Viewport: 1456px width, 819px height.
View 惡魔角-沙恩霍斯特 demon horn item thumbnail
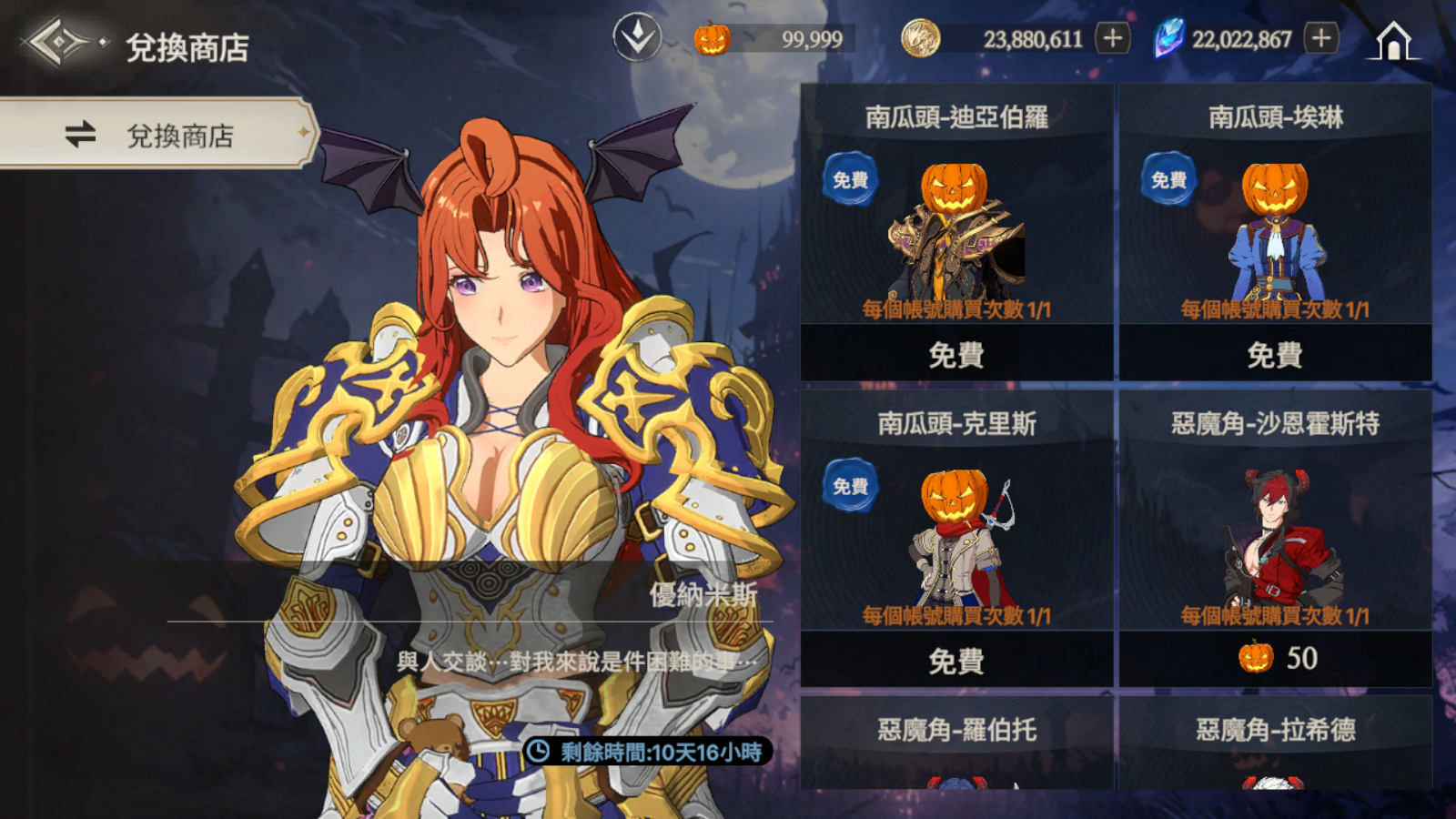coord(1275,539)
